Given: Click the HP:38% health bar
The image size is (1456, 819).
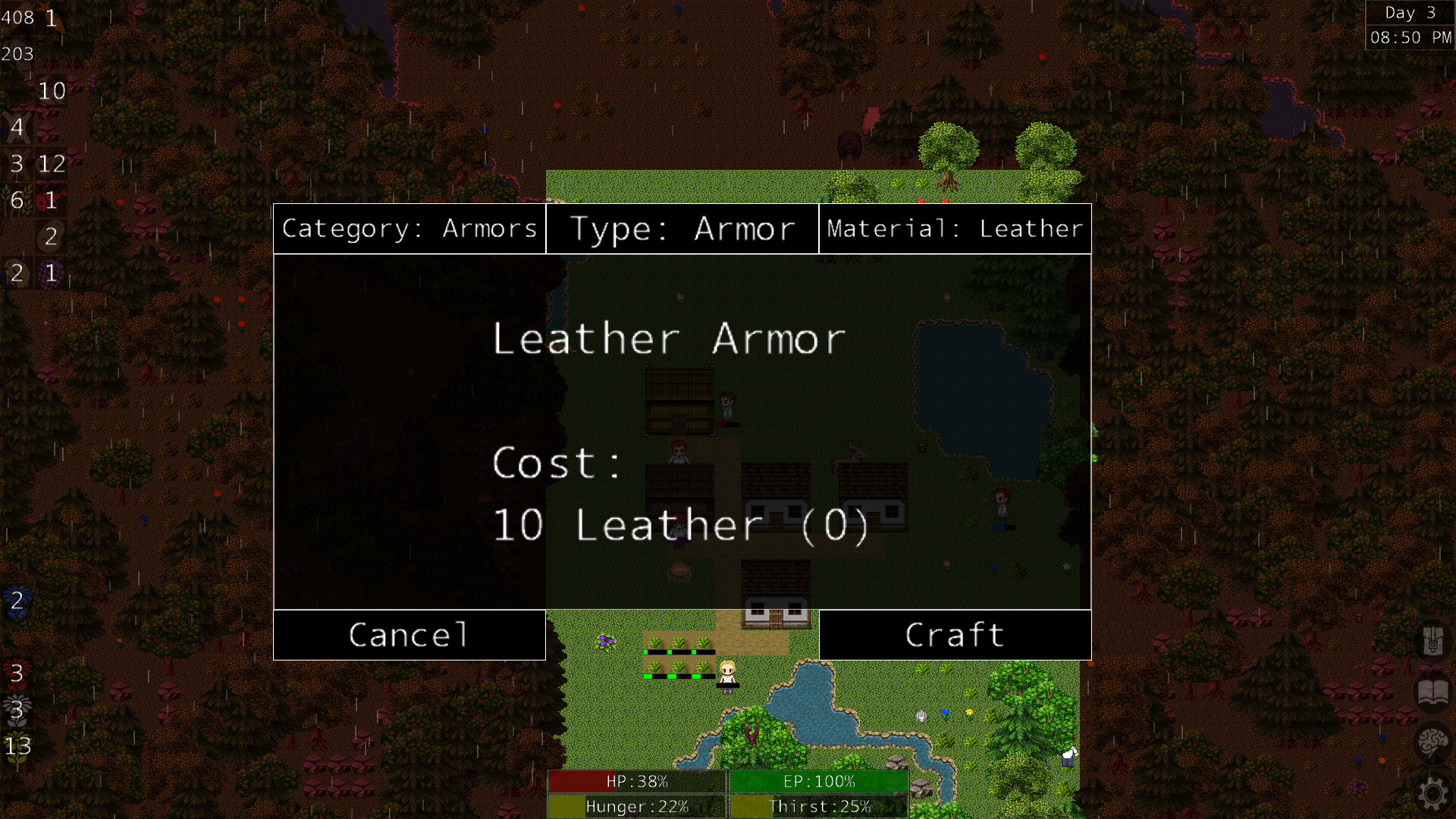Looking at the screenshot, I should pyautogui.click(x=635, y=782).
